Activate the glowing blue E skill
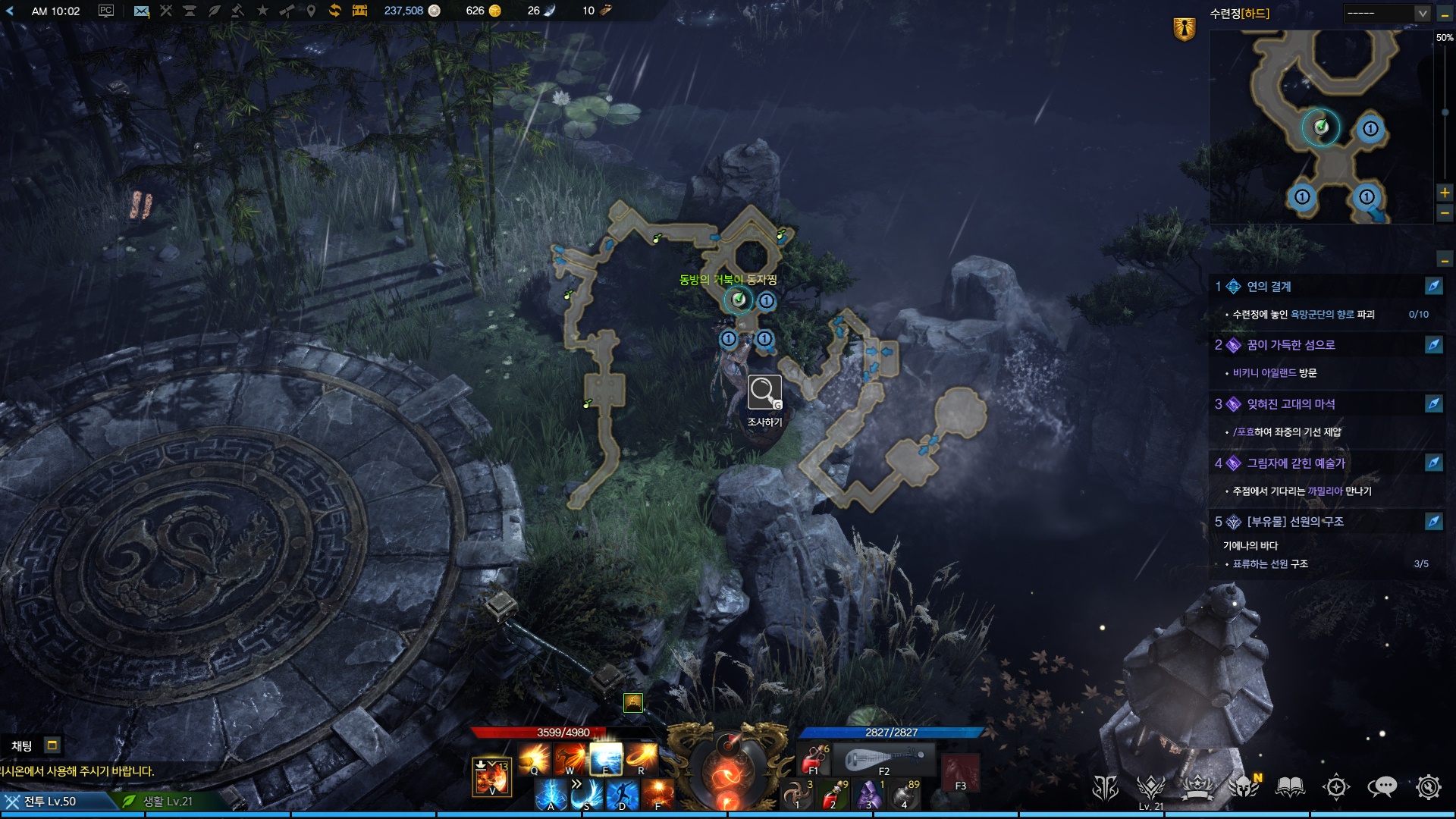1456x819 pixels. pos(606,758)
